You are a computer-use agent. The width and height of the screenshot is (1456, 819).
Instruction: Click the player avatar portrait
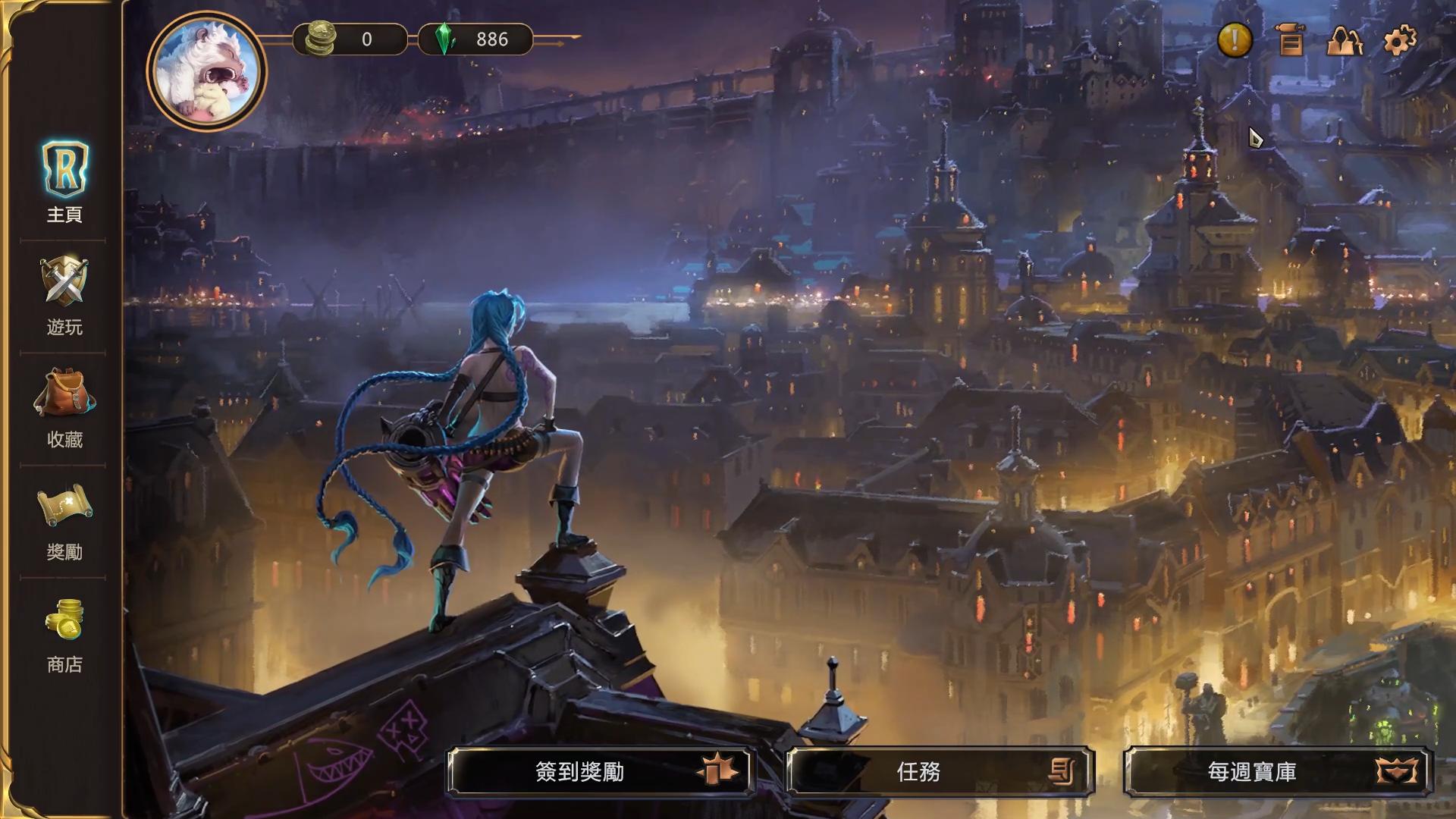click(207, 71)
